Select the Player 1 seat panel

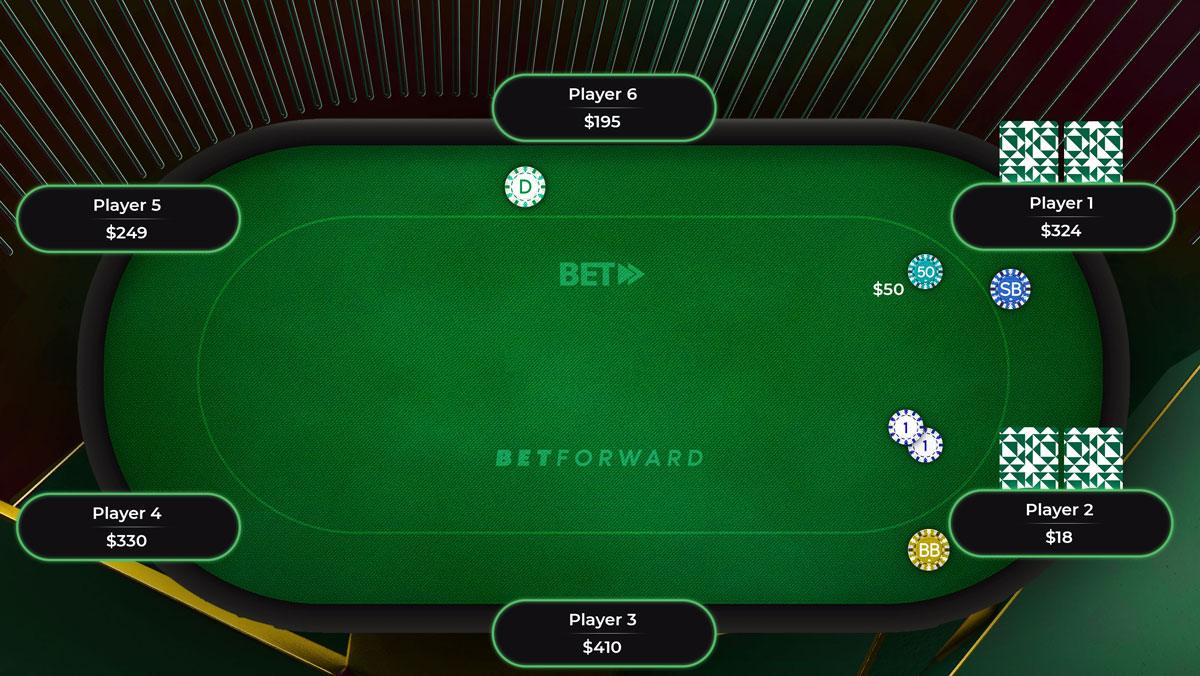pos(1061,217)
